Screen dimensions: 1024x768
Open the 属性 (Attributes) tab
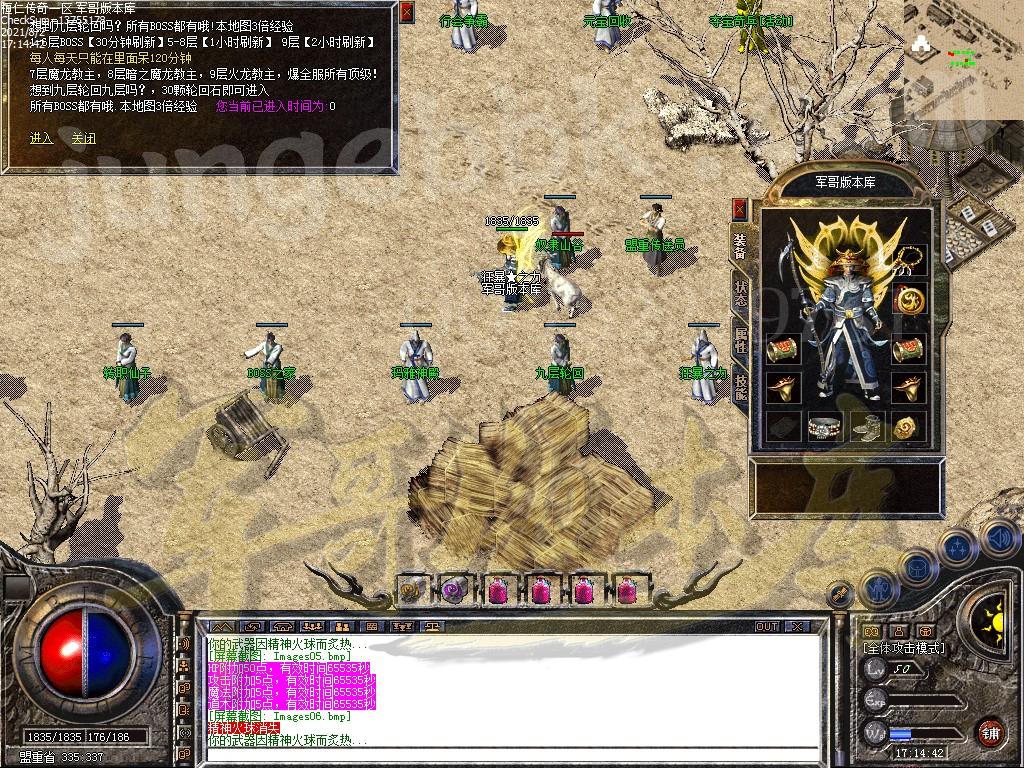coord(740,340)
